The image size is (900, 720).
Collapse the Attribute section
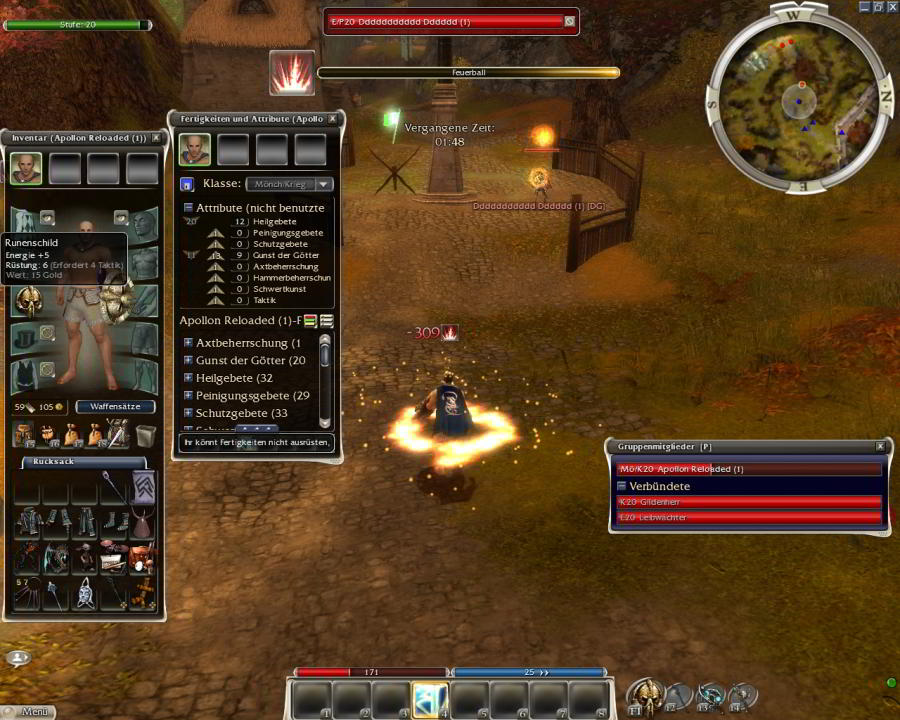[188, 208]
